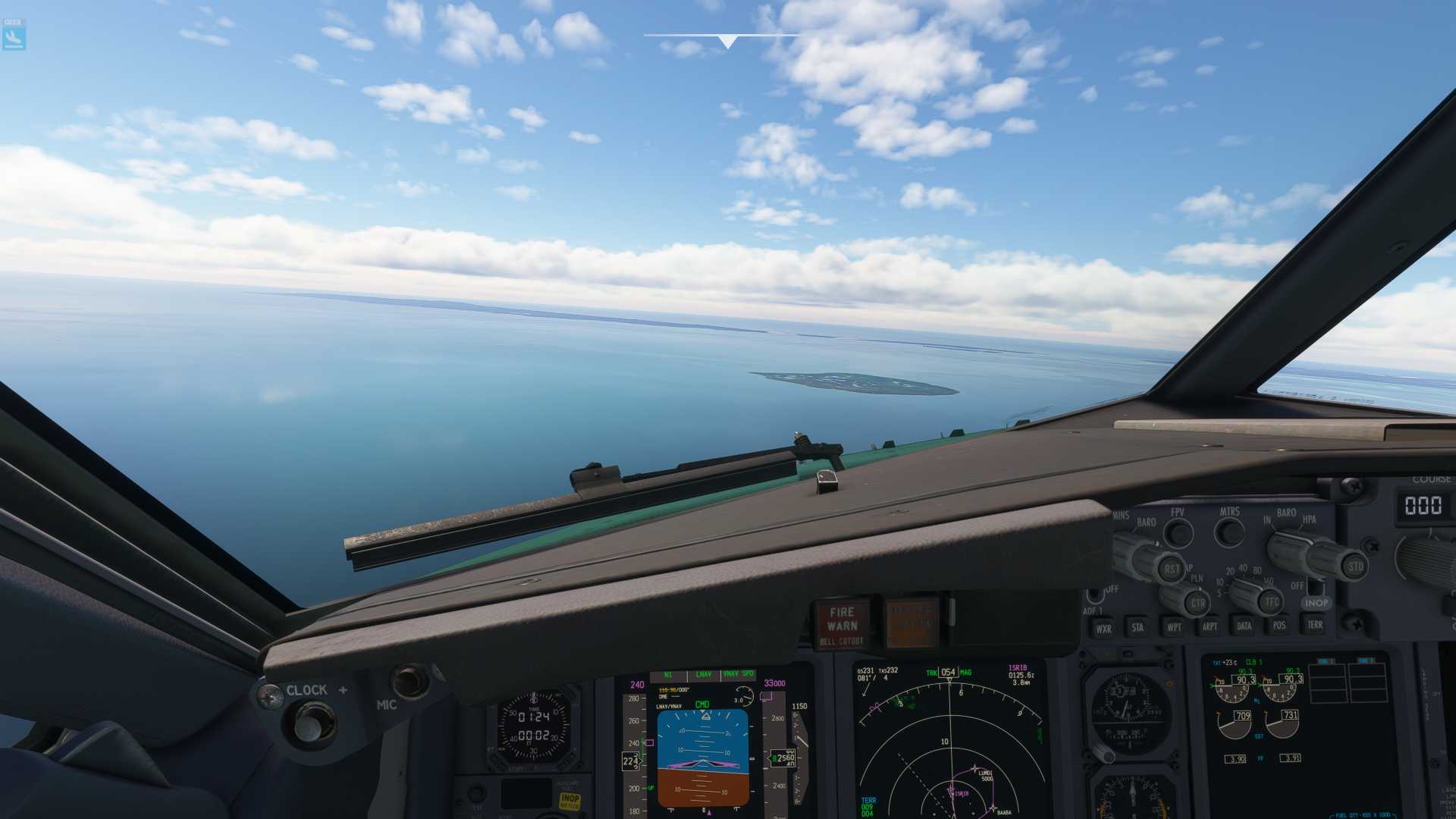
Task: Click the CTR center map button
Action: tap(1197, 604)
